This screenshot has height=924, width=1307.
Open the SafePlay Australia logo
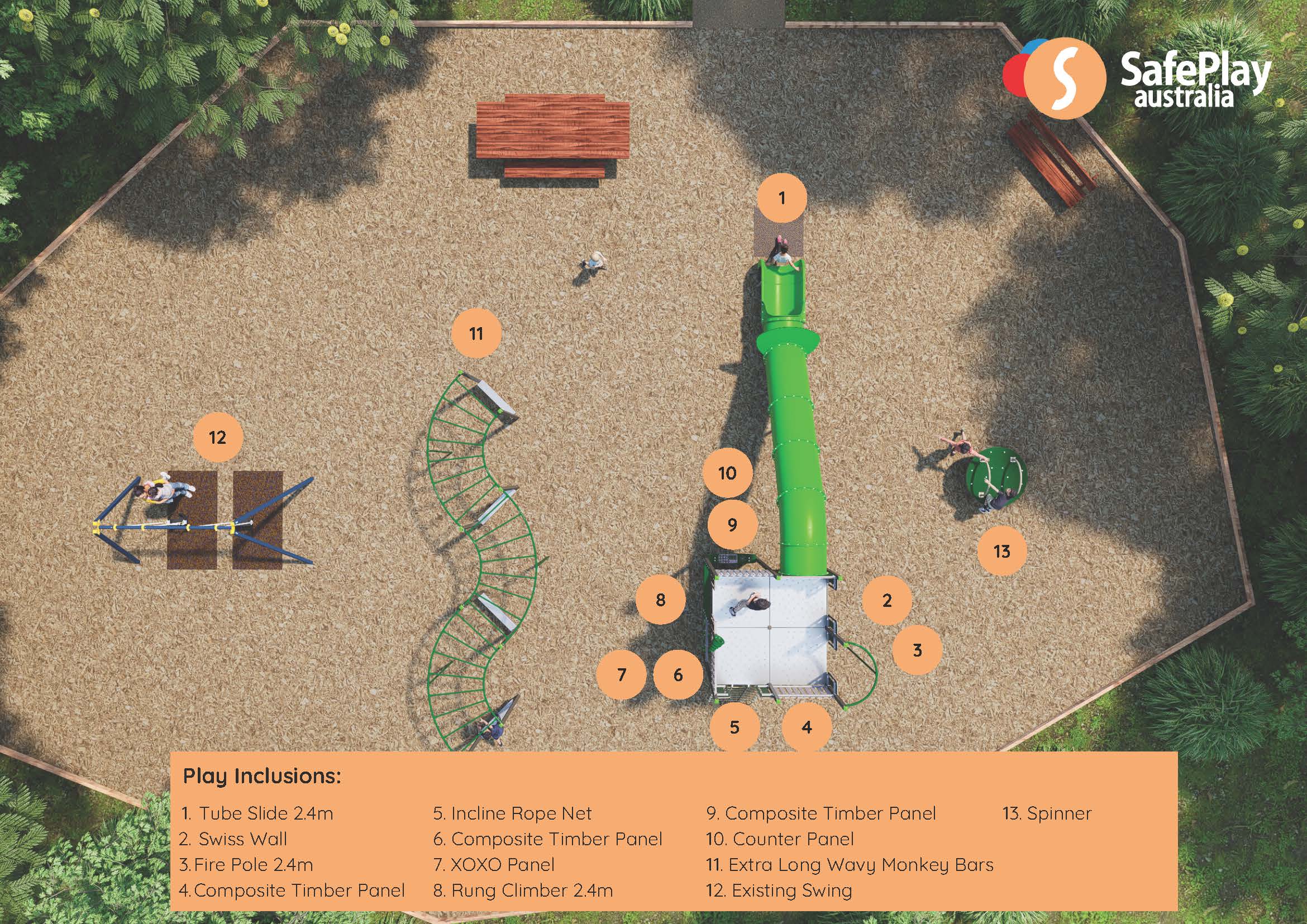point(1138,80)
